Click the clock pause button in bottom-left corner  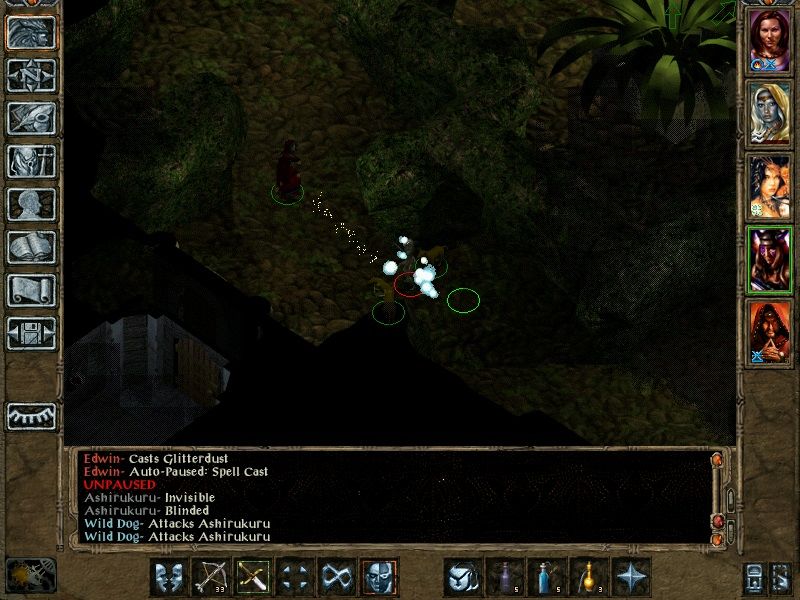[30, 575]
